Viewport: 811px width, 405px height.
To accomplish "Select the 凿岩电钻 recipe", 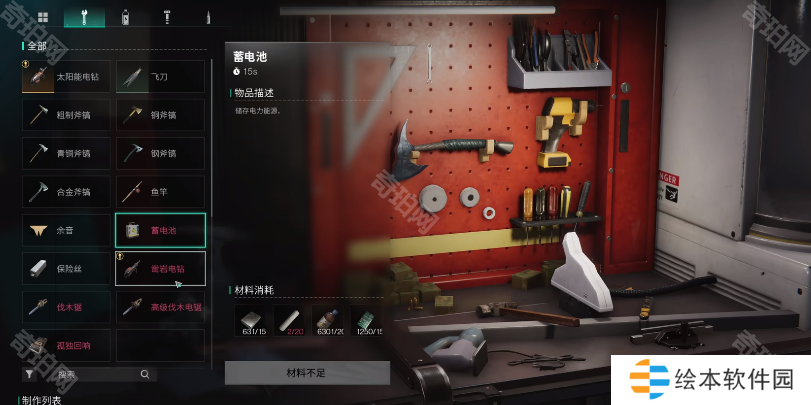I will pyautogui.click(x=160, y=268).
